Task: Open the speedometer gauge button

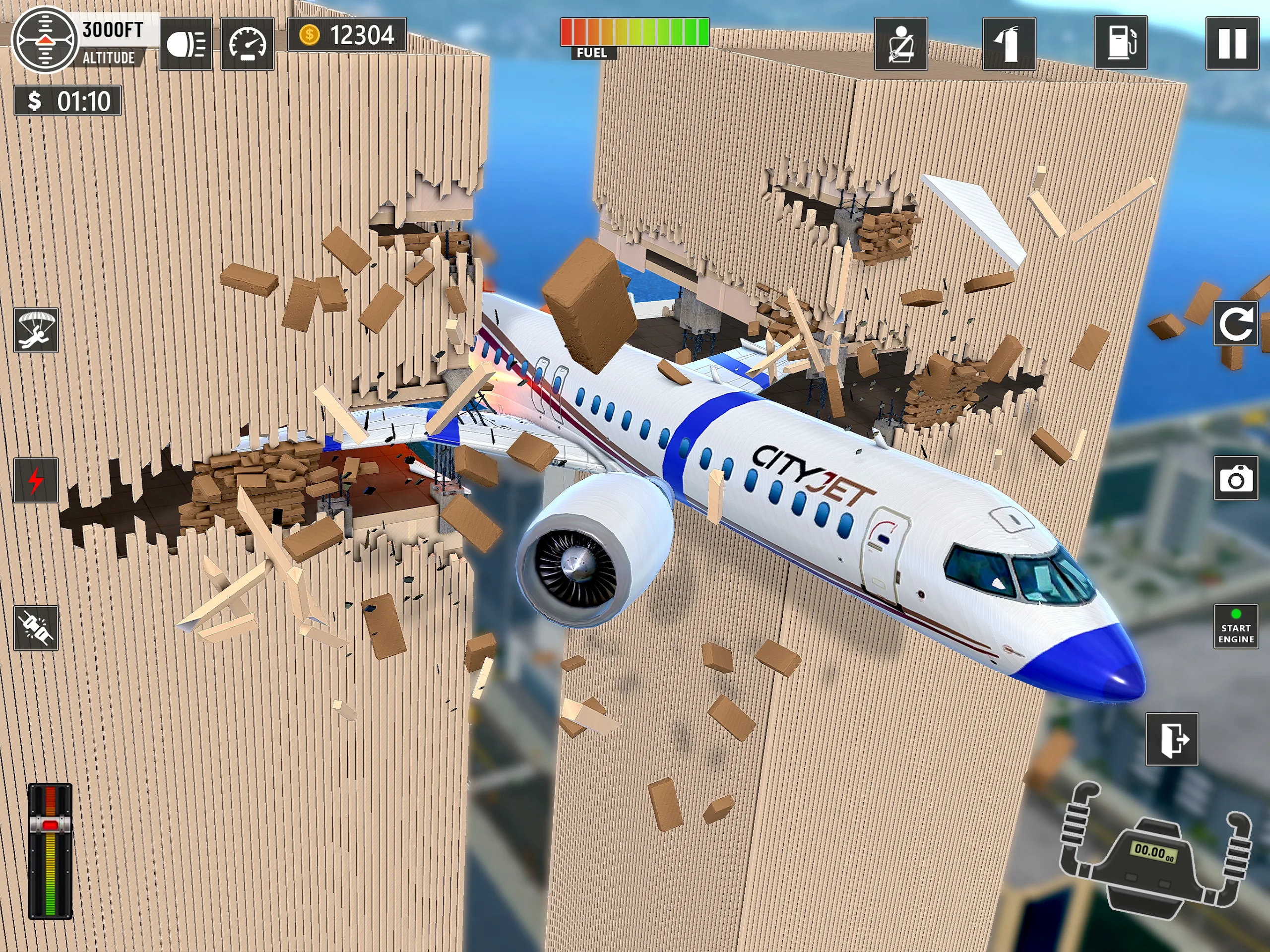Action: tap(248, 44)
